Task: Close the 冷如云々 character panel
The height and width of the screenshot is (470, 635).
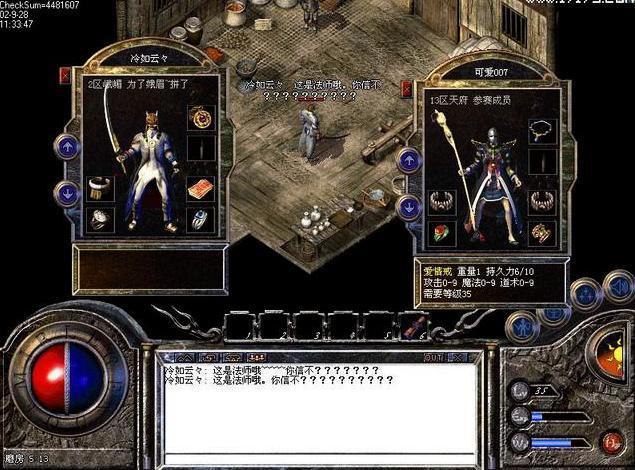Action: coord(66,74)
